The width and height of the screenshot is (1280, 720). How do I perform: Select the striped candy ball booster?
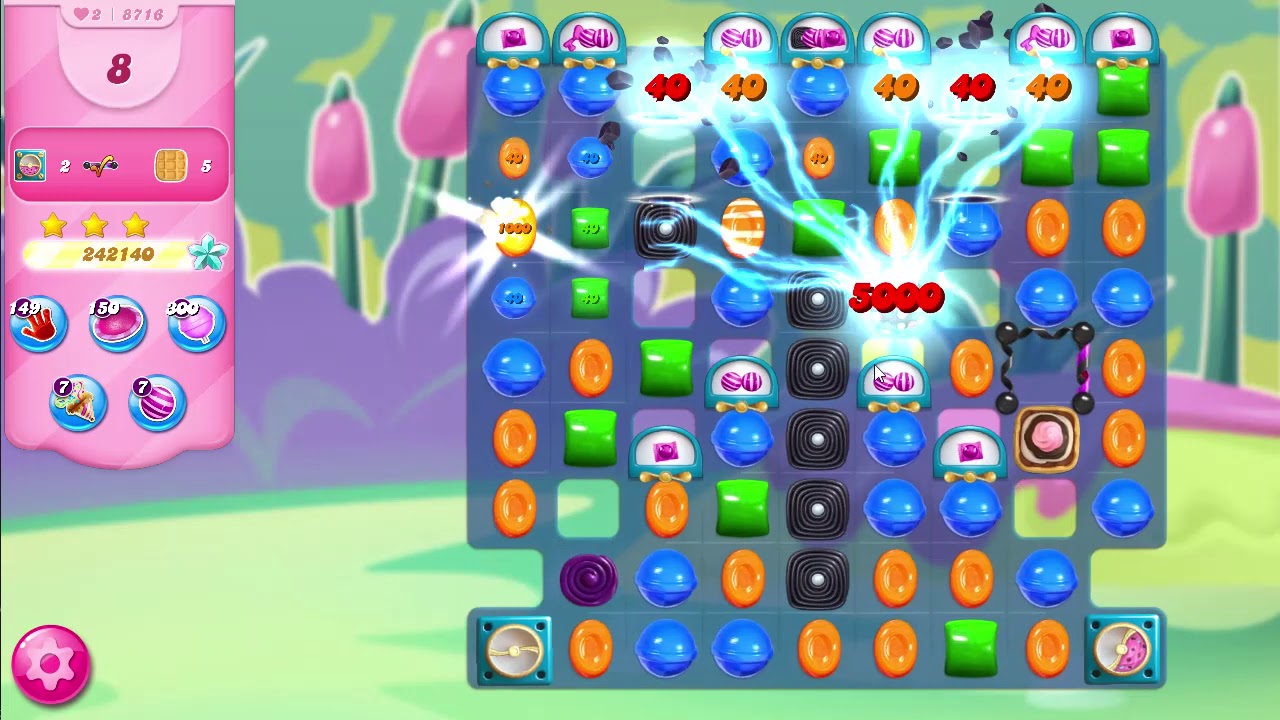[157, 402]
